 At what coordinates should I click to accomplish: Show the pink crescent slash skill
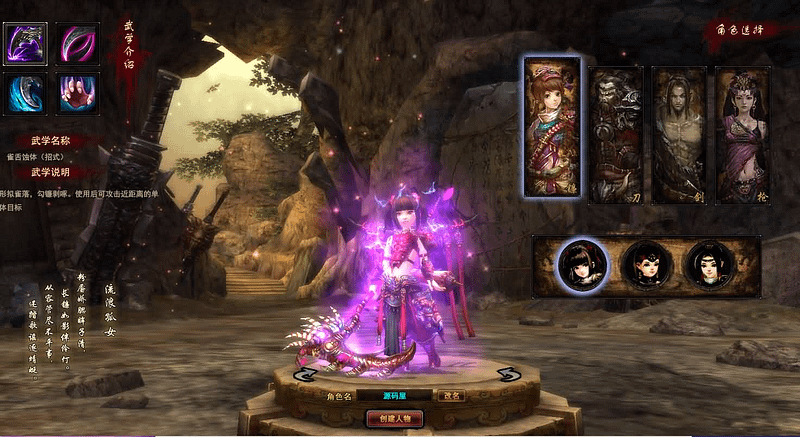tap(76, 43)
